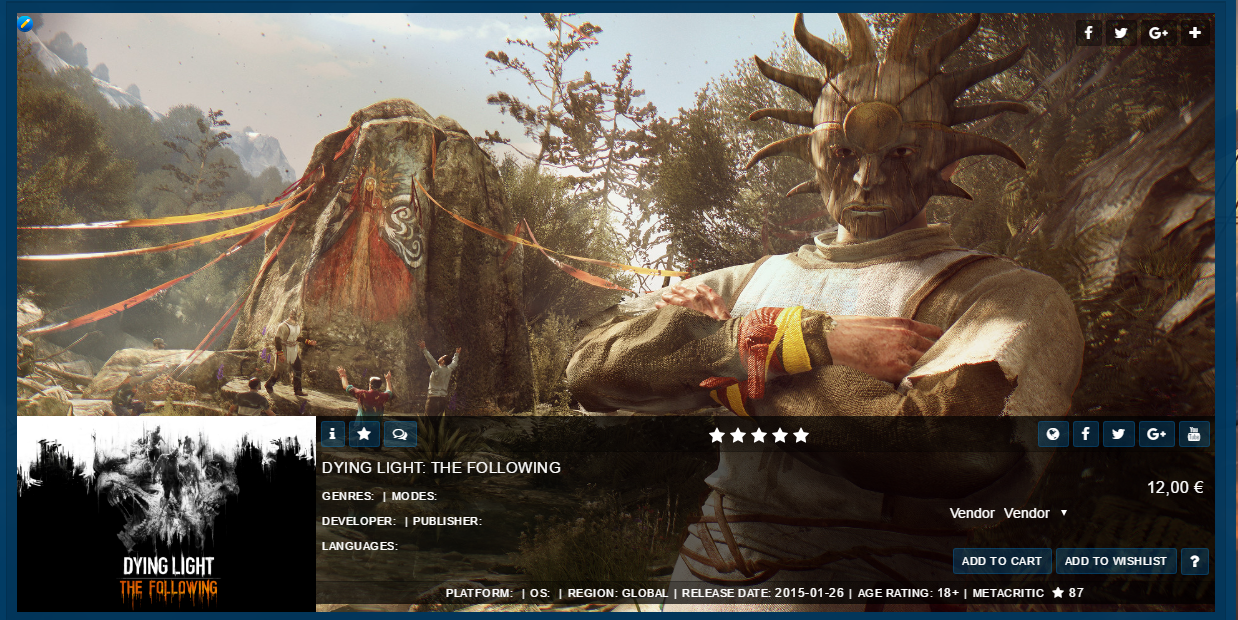The image size is (1238, 620).
Task: Select the star button beside the info icon
Action: [364, 434]
